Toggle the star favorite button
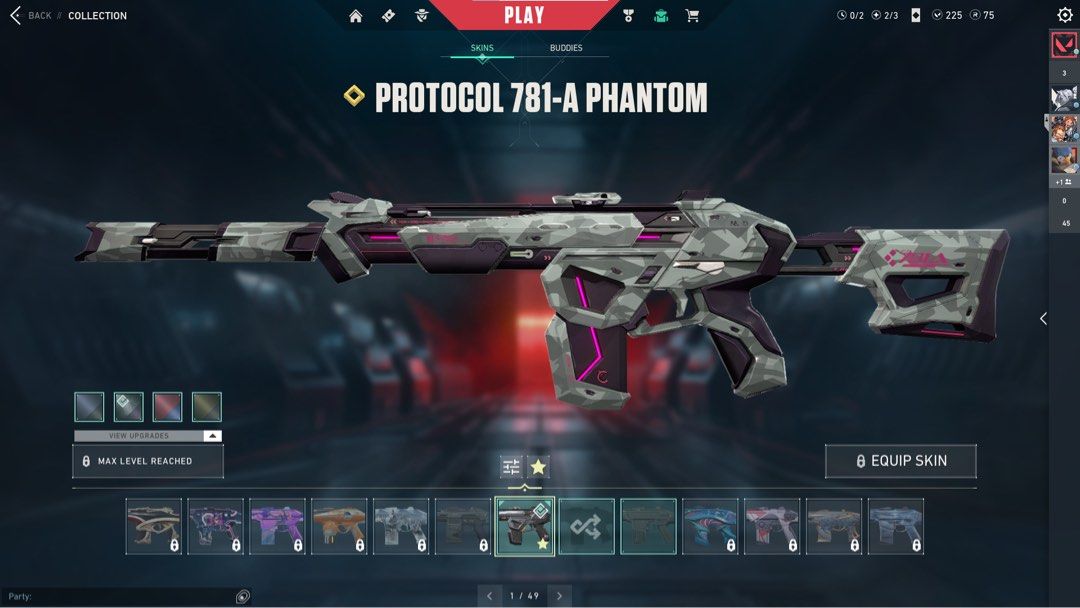This screenshot has width=1080, height=608. (x=538, y=466)
